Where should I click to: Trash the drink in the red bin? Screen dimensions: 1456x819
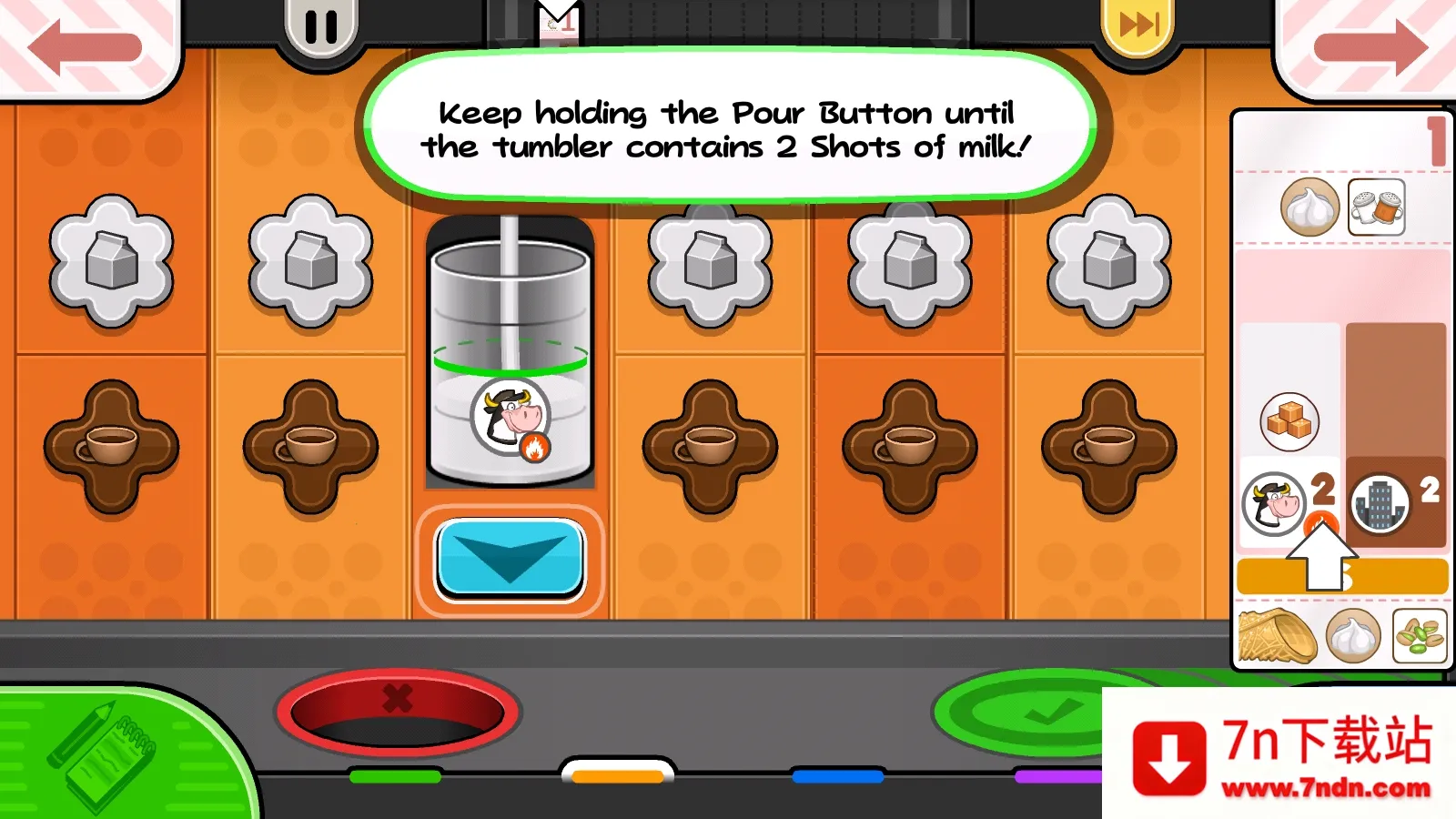(398, 713)
